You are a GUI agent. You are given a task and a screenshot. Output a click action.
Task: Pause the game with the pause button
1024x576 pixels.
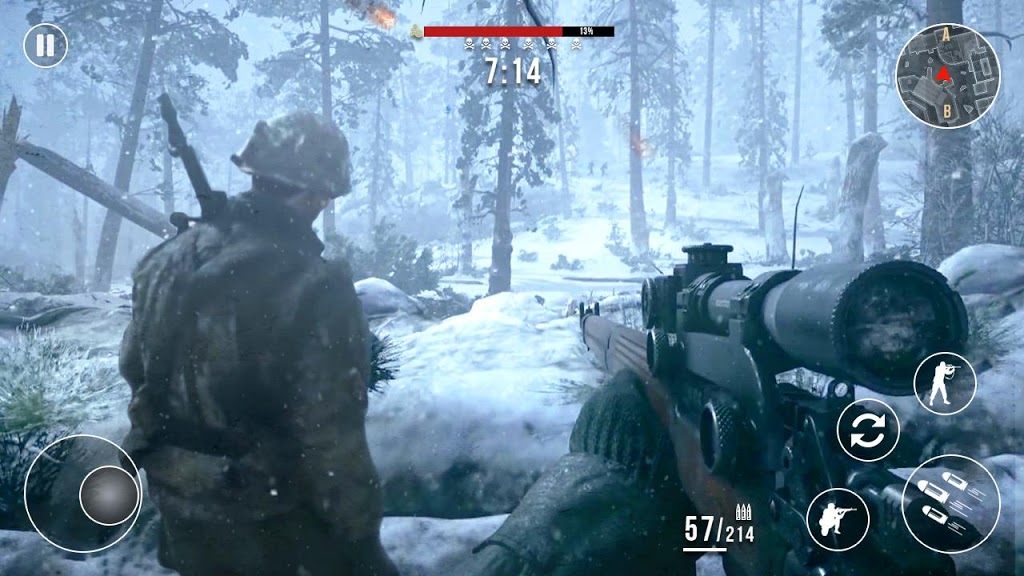click(45, 45)
